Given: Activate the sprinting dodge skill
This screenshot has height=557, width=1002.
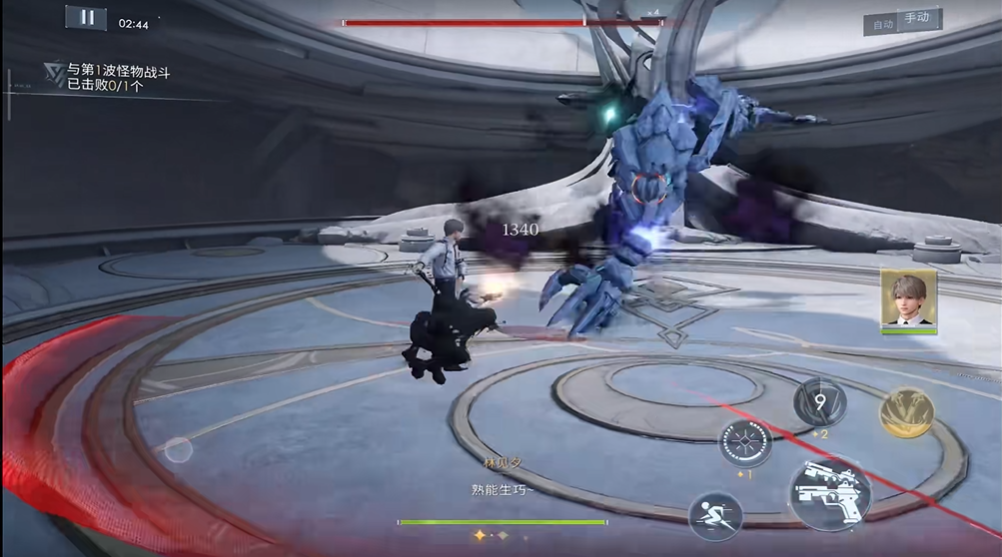Looking at the screenshot, I should 715,517.
